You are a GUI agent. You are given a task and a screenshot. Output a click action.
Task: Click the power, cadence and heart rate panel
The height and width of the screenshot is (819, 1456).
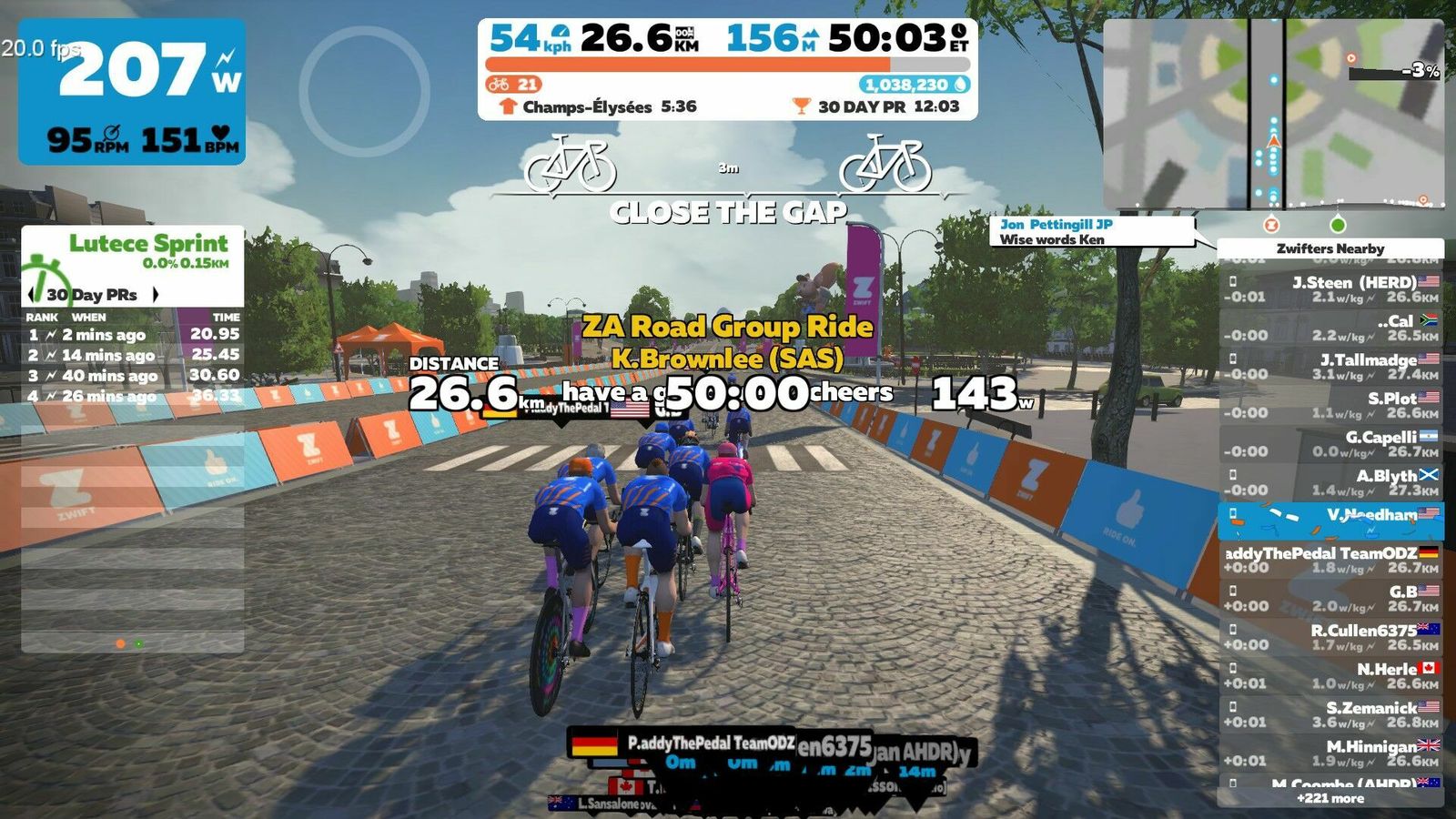(x=132, y=91)
